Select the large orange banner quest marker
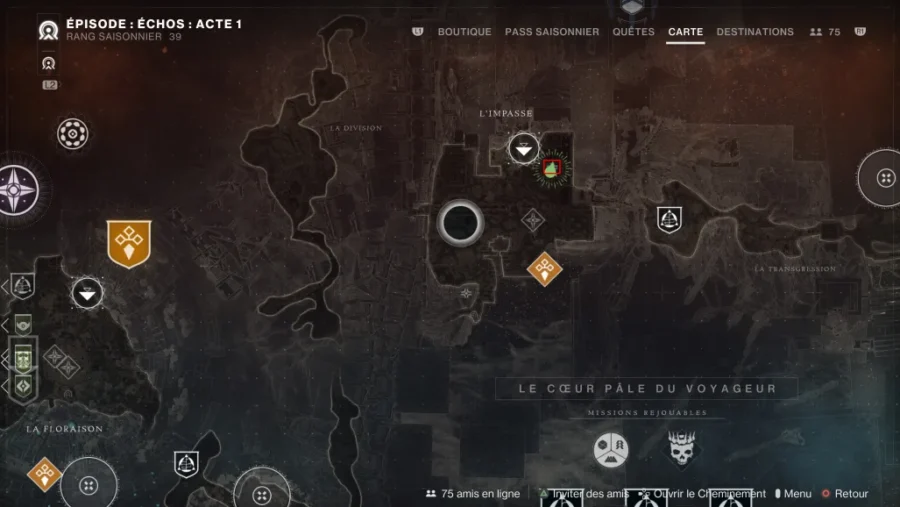Screen dimensions: 900x507 129,243
